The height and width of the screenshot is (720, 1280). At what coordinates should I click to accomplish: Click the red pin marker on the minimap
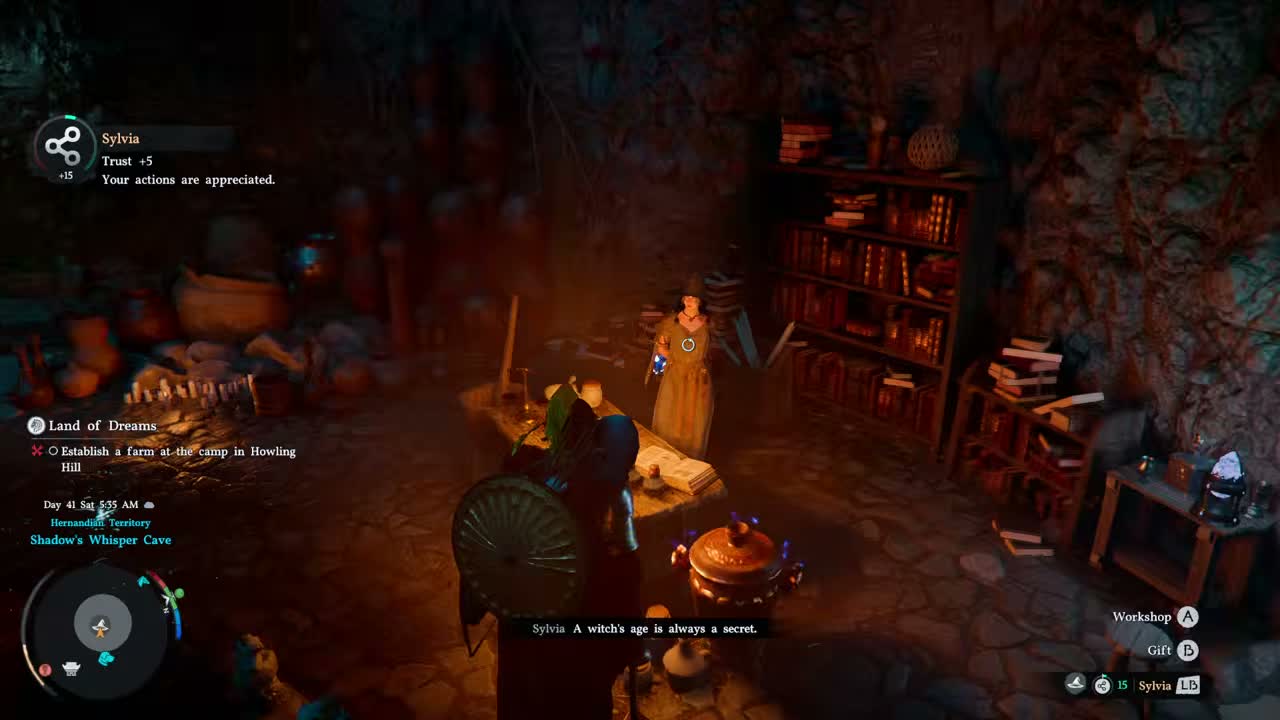45,669
